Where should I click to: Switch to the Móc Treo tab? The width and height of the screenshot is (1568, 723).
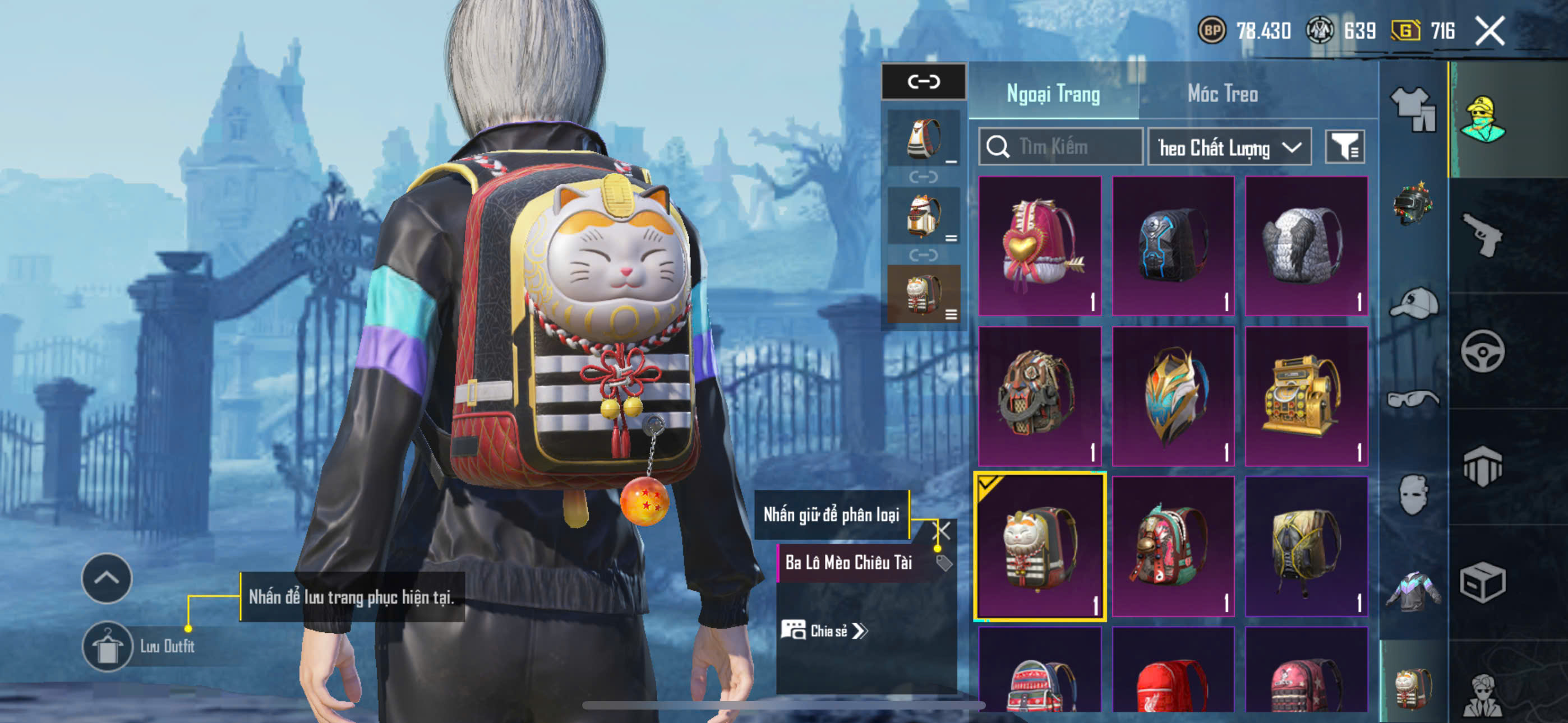click(1222, 94)
